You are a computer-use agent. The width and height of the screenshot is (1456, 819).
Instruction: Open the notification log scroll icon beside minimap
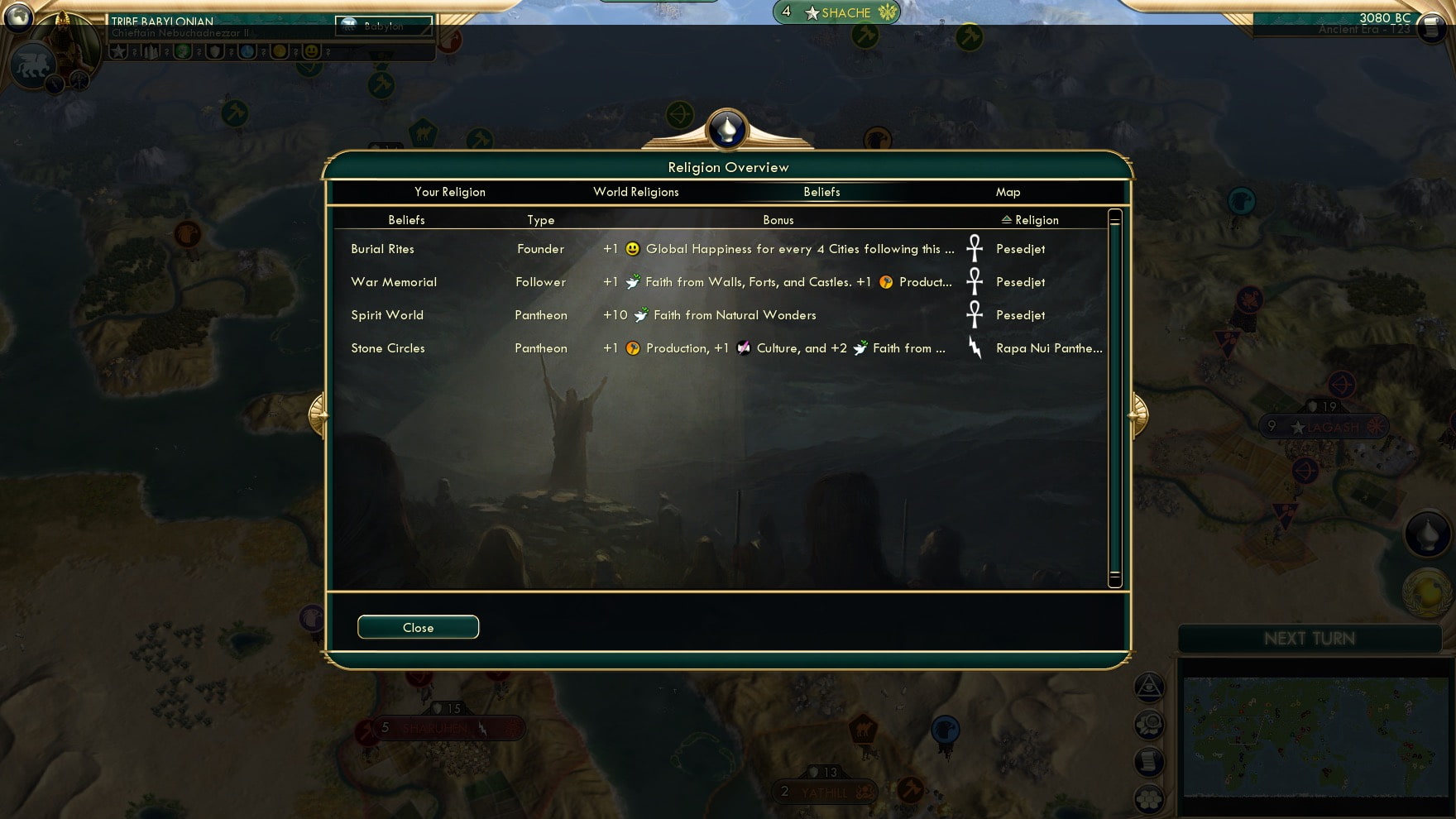pos(1150,759)
